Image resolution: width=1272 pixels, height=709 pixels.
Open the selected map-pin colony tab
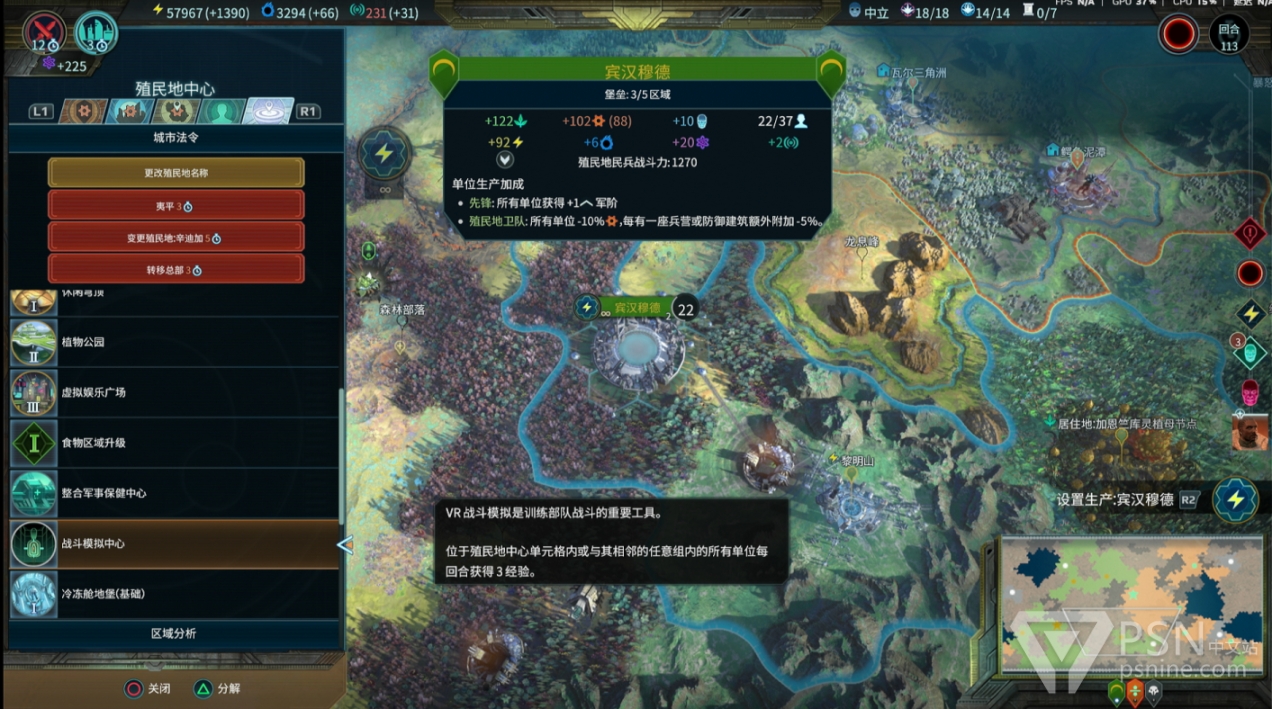pos(269,111)
